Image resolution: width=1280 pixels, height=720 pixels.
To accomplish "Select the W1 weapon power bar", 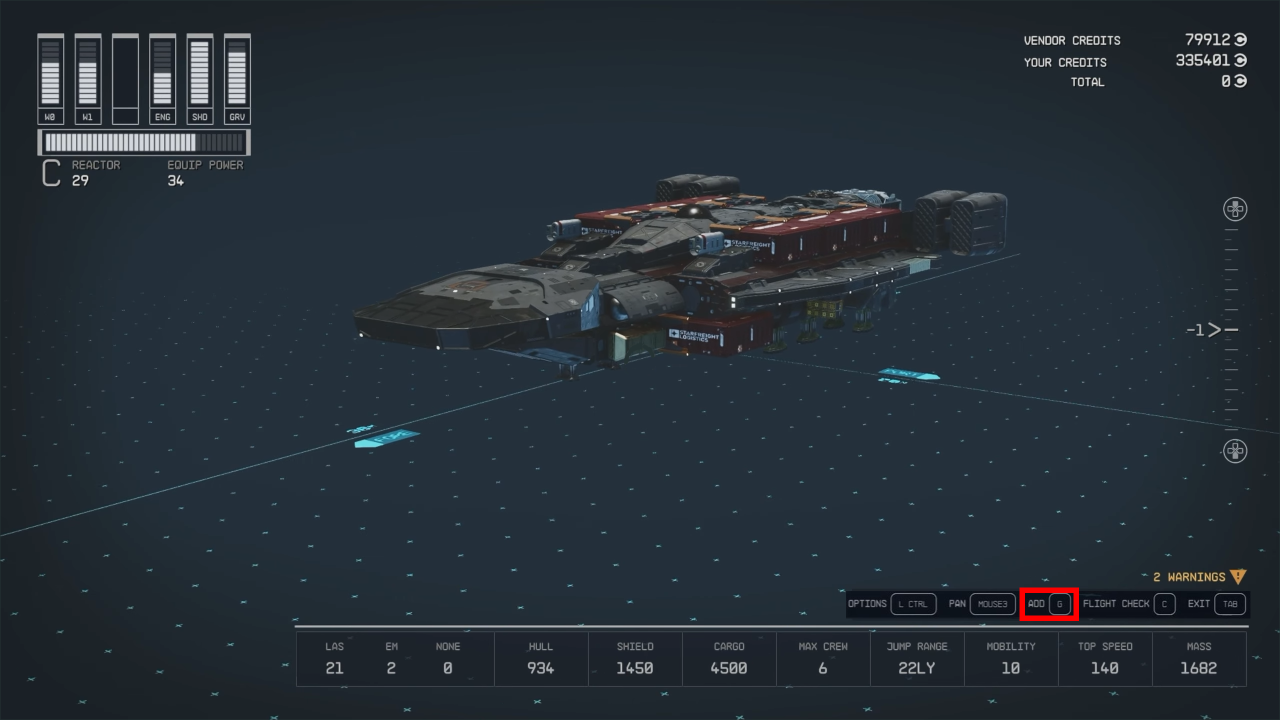I will (87, 75).
